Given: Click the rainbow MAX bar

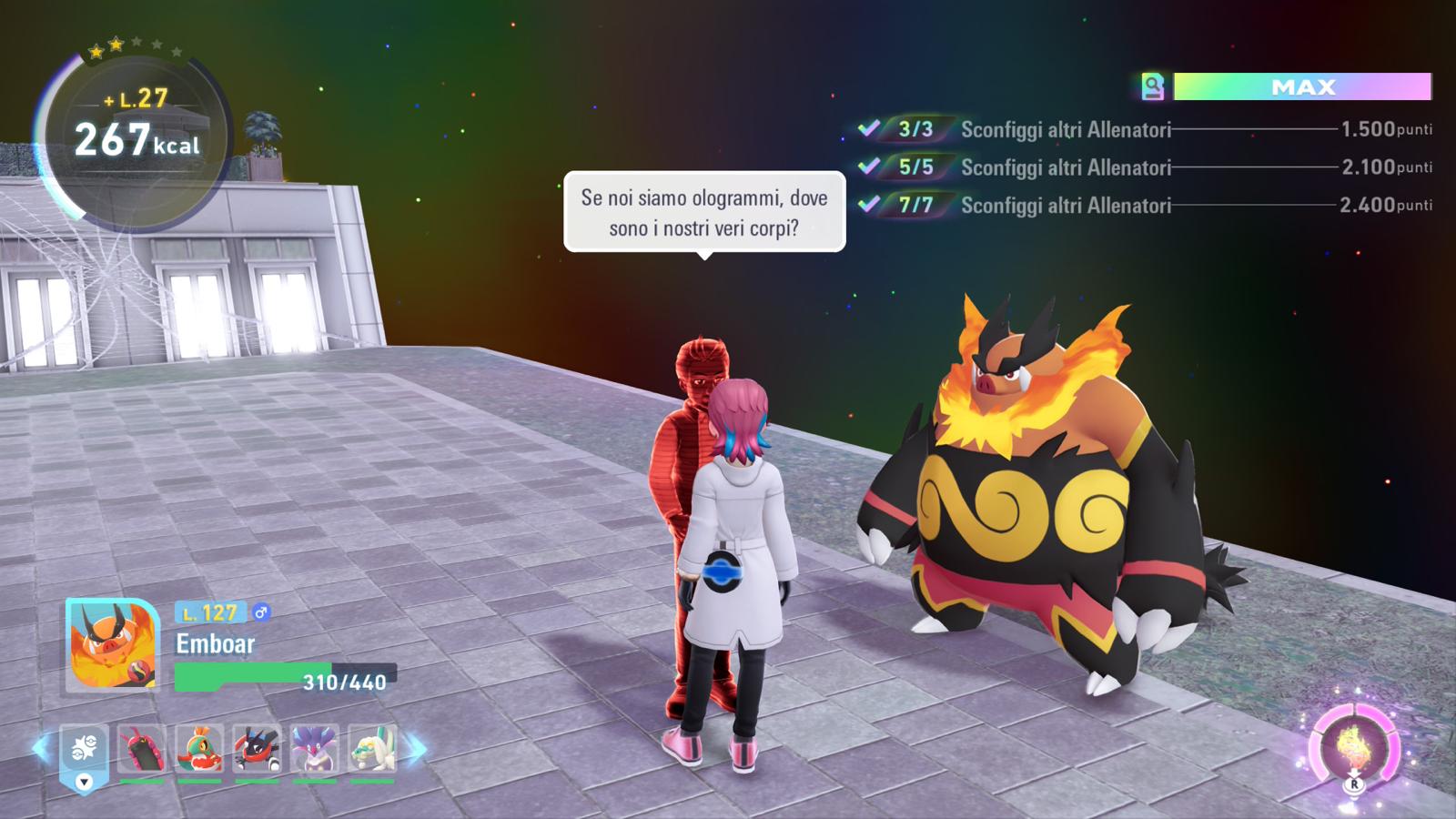Looking at the screenshot, I should [x=1302, y=87].
